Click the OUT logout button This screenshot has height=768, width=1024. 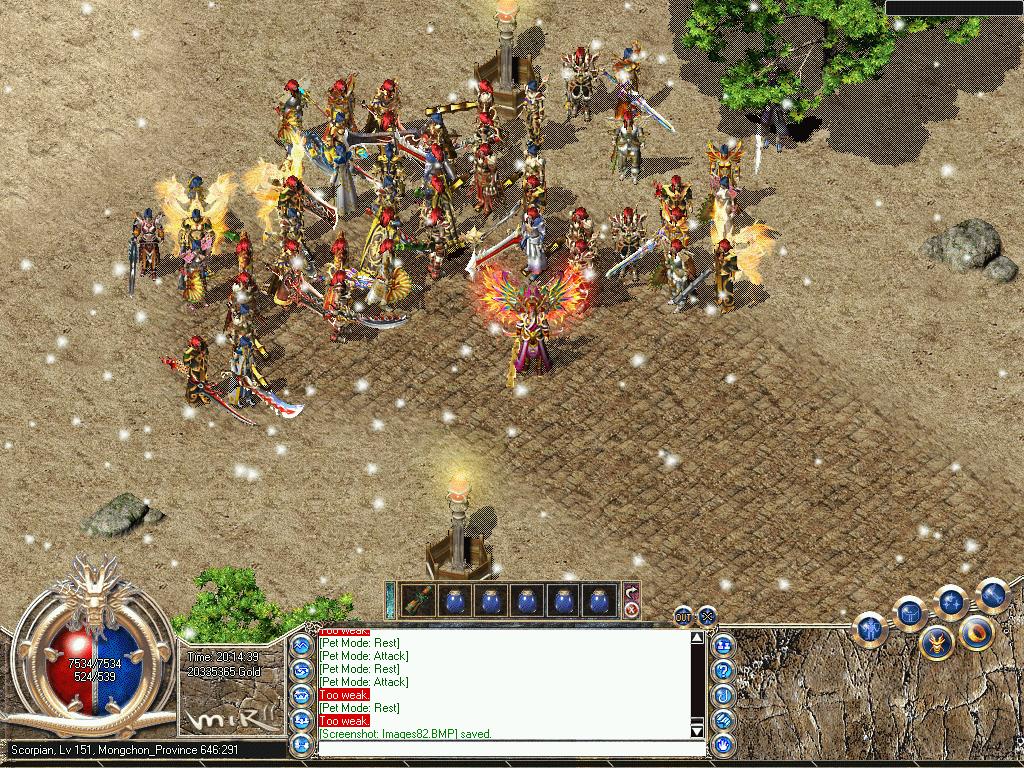click(x=683, y=616)
